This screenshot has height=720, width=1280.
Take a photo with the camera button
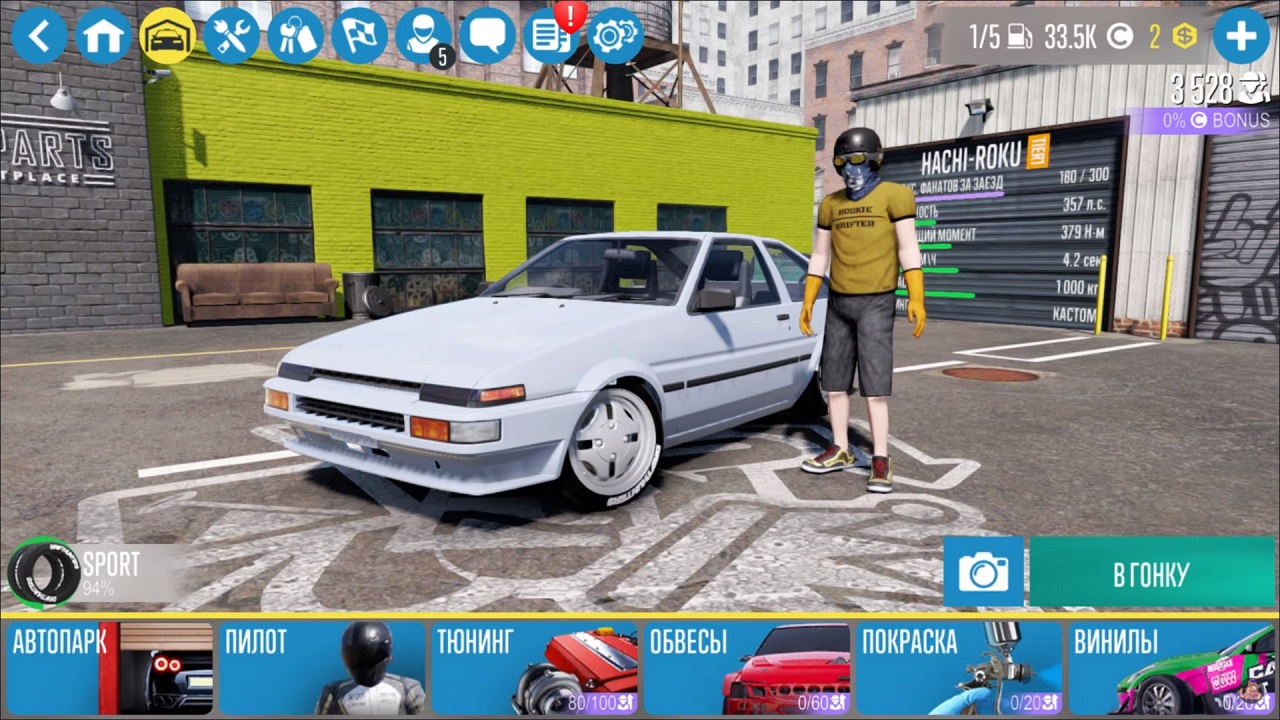click(x=983, y=572)
